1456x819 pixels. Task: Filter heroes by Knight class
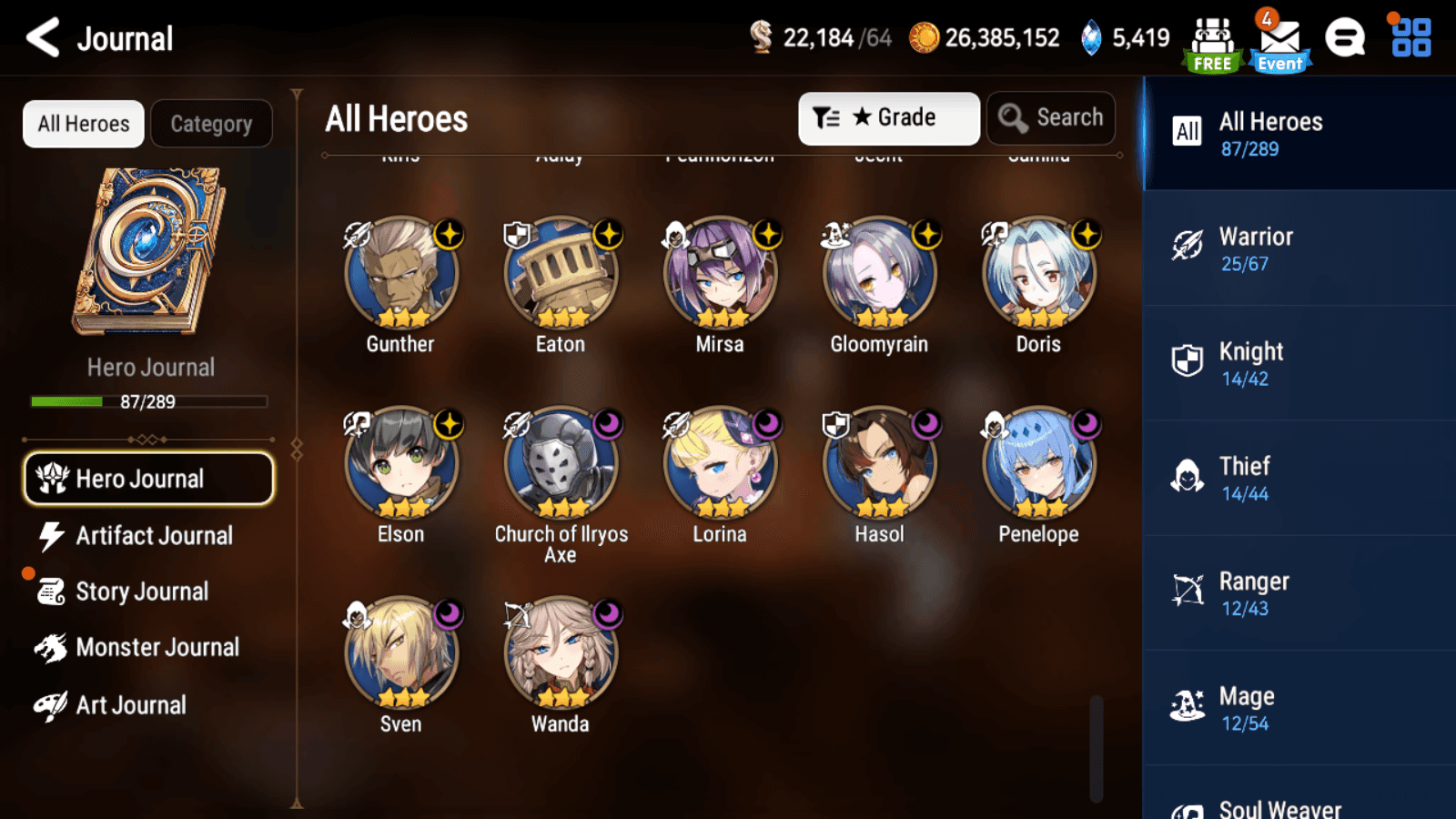(x=1299, y=363)
